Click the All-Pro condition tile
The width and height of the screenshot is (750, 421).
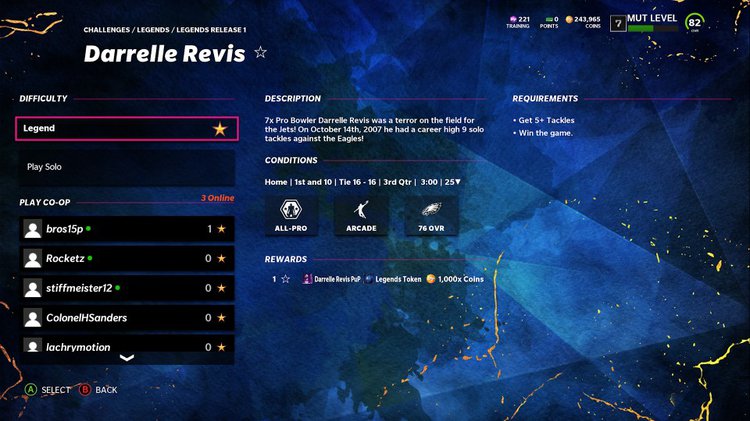pyautogui.click(x=291, y=214)
